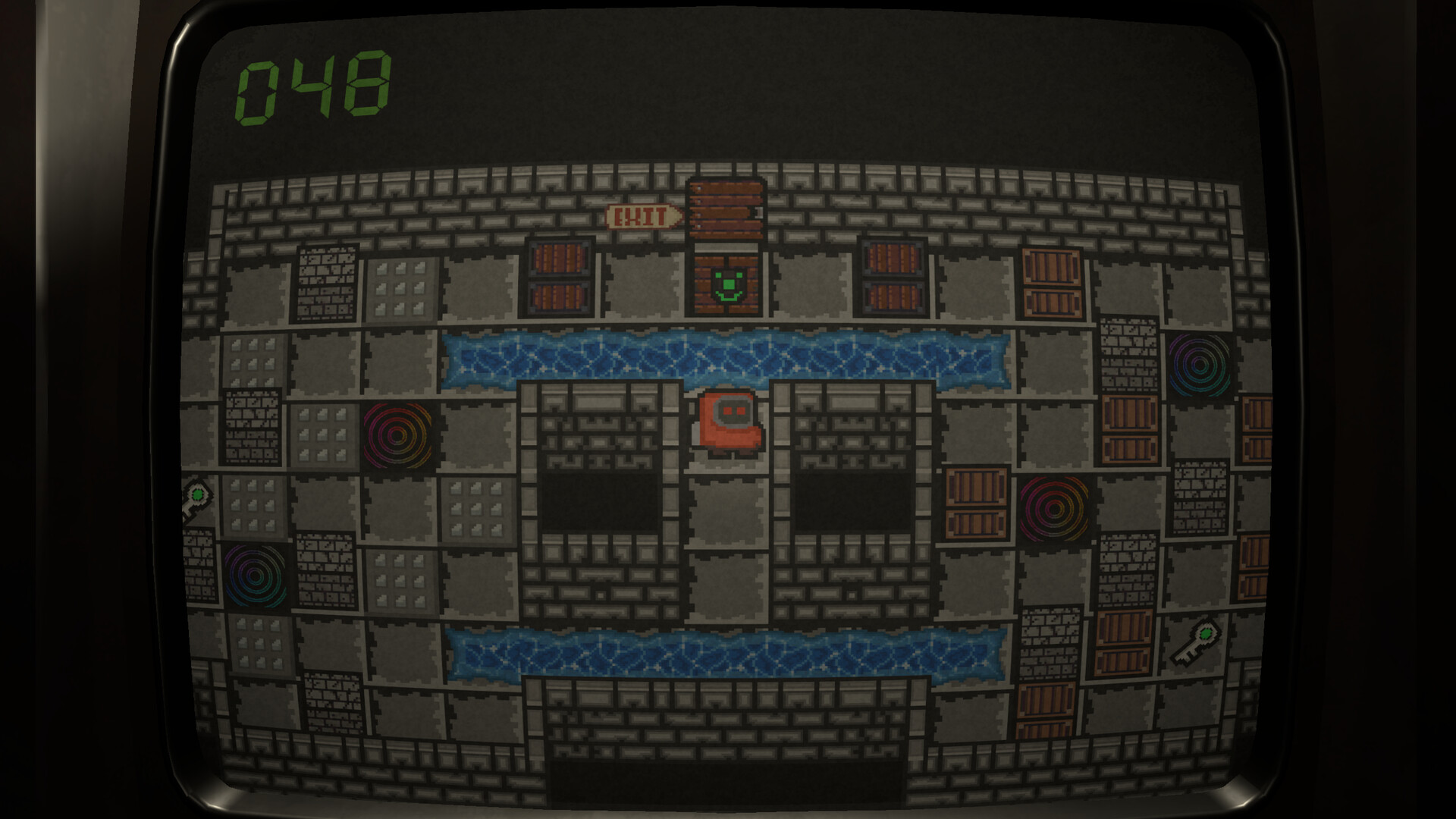This screenshot has height=819, width=1456.
Task: Click the spiral portal right of center
Action: click(1054, 507)
